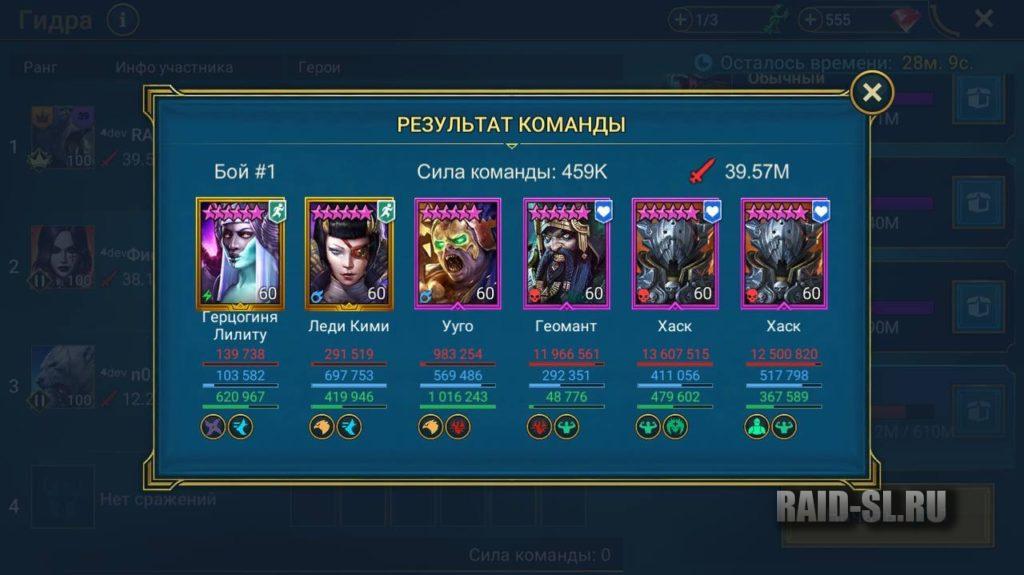The height and width of the screenshot is (575, 1024).
Task: Open the Гидра info button
Action: coord(123,19)
